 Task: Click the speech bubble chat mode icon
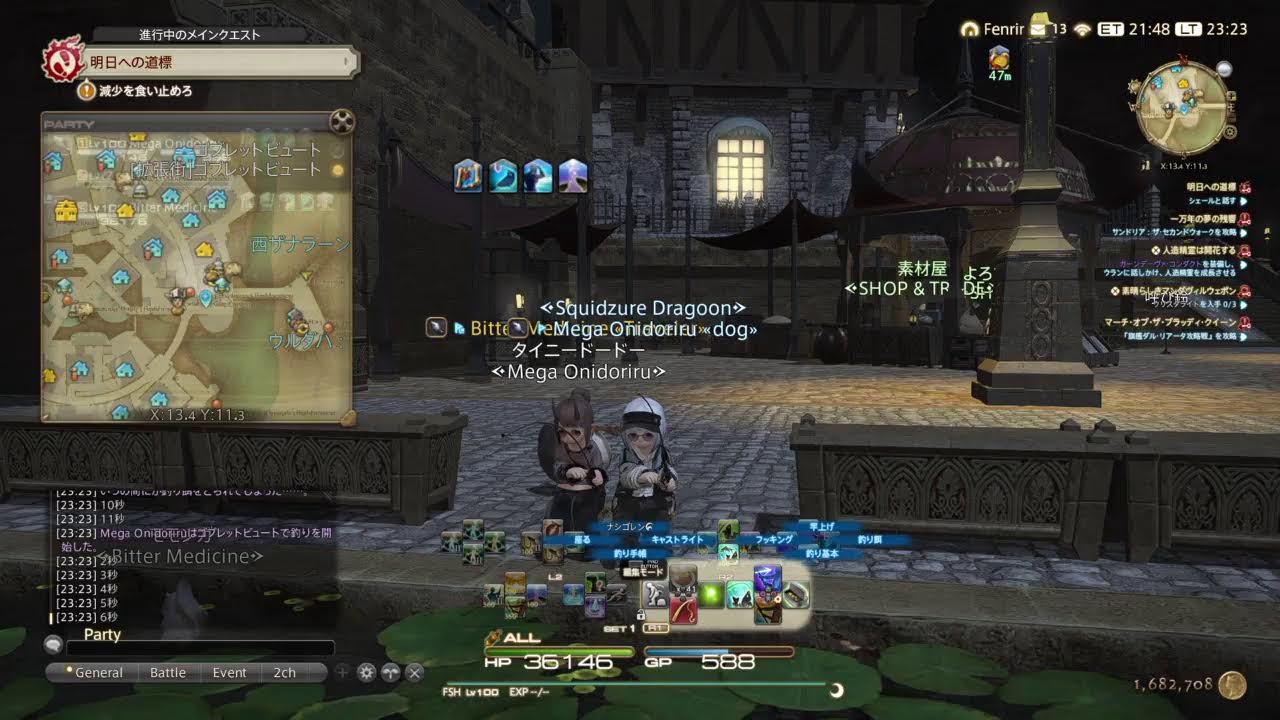click(53, 646)
